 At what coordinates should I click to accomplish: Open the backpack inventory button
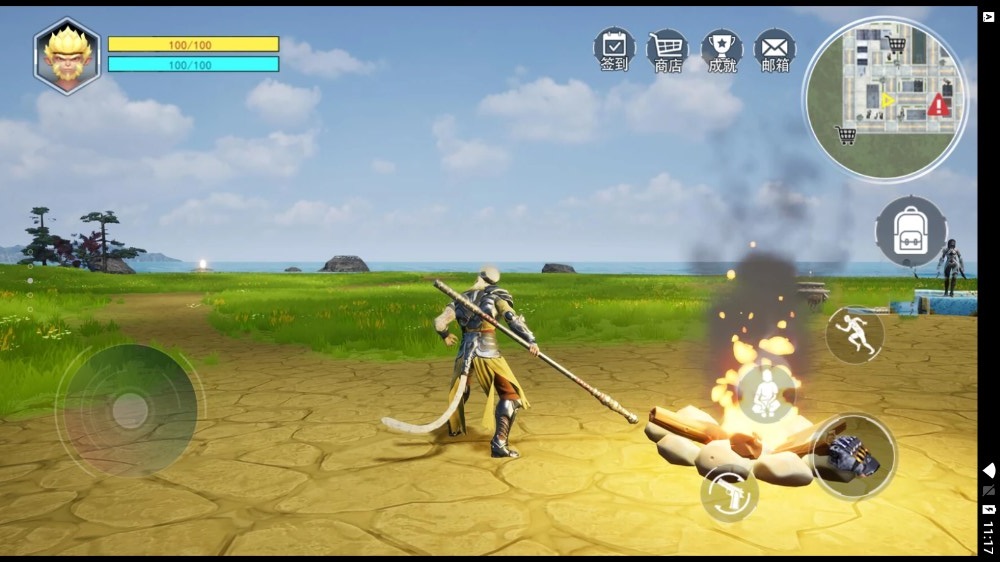click(x=910, y=231)
